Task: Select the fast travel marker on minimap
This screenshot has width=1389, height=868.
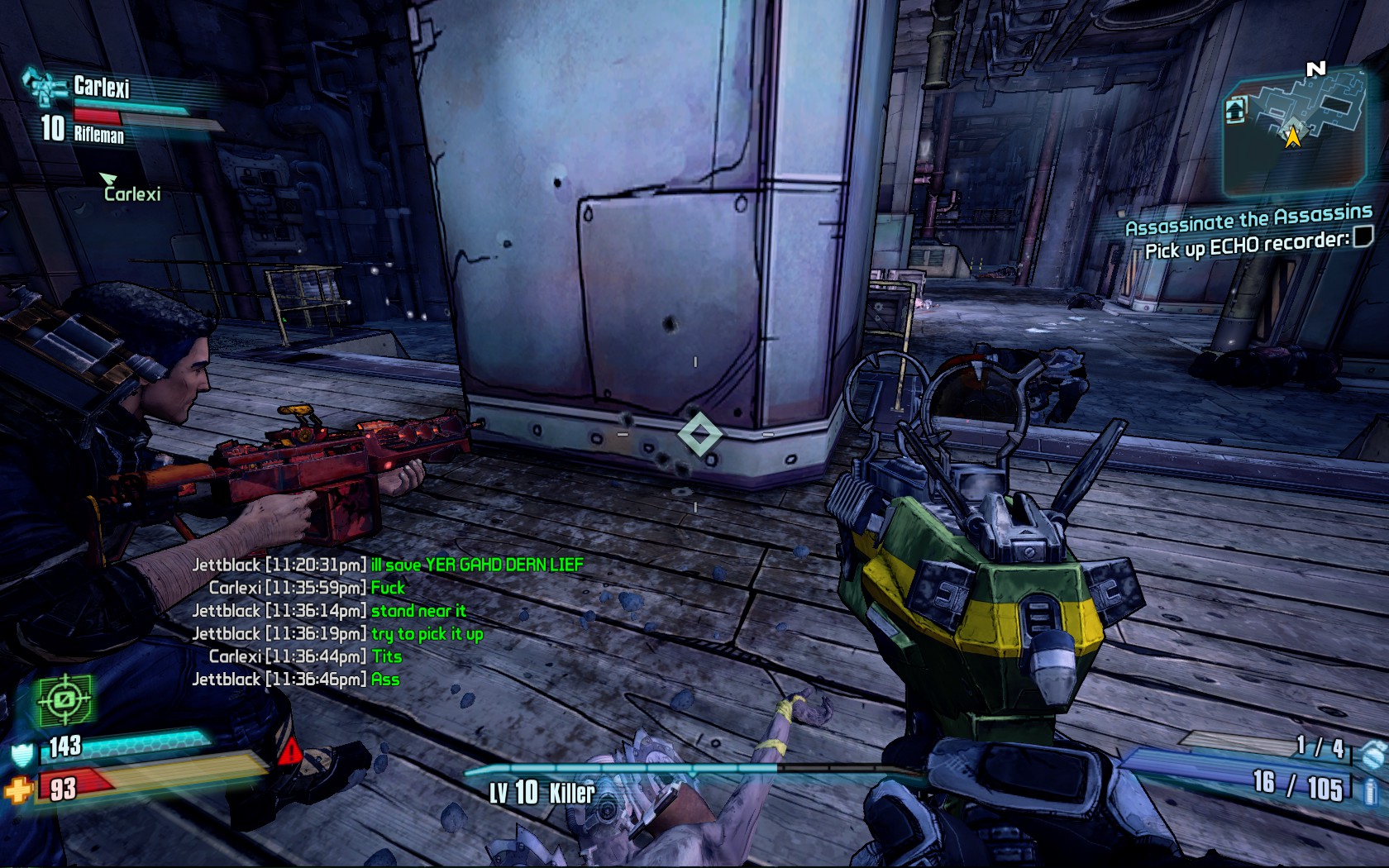Action: coord(1235,110)
